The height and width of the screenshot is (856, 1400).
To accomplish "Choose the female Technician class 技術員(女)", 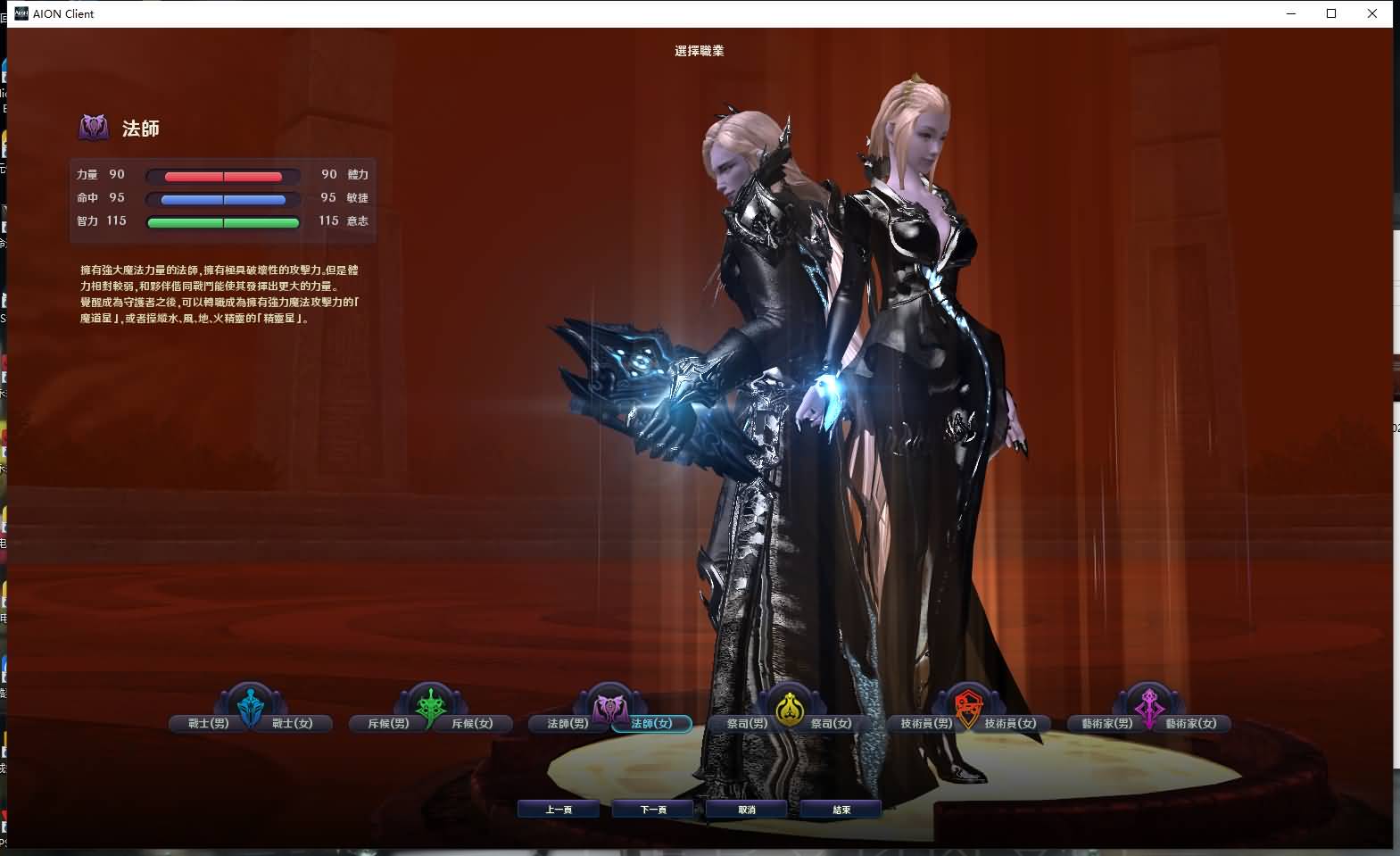I will [x=1011, y=723].
